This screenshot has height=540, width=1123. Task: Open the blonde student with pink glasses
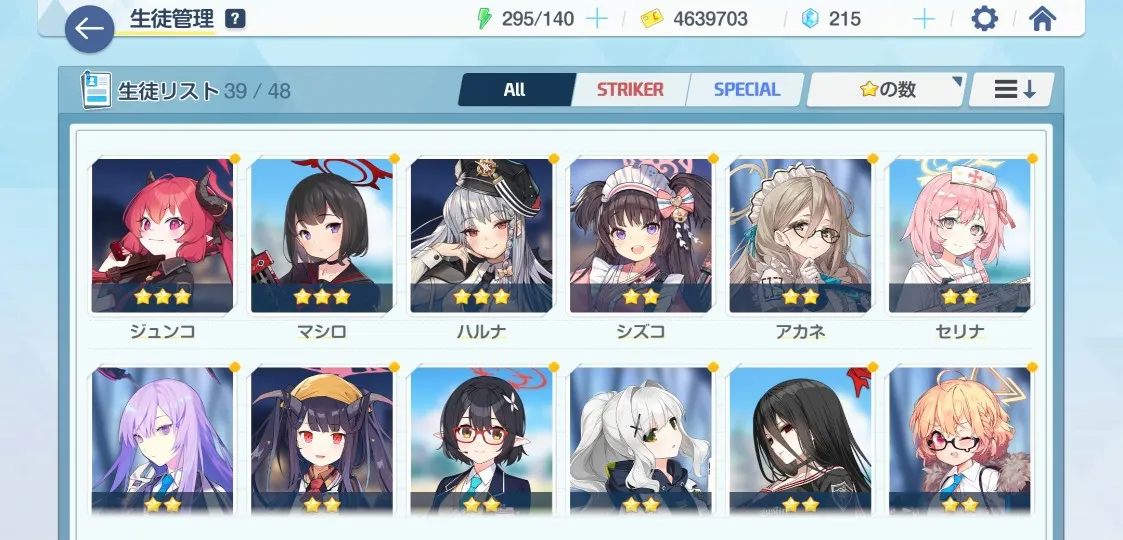click(x=960, y=441)
